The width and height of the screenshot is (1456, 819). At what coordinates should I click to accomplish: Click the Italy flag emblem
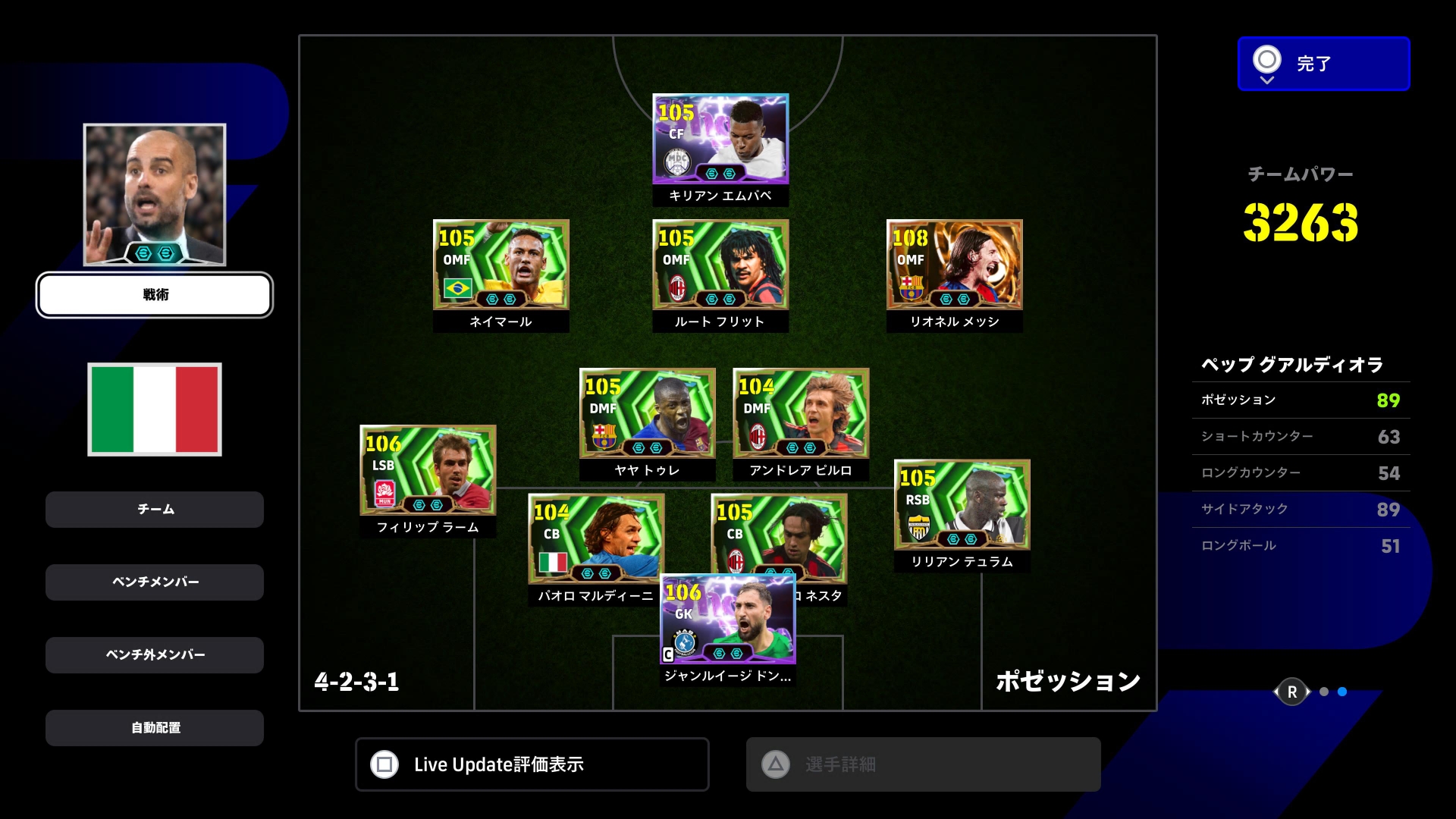155,409
